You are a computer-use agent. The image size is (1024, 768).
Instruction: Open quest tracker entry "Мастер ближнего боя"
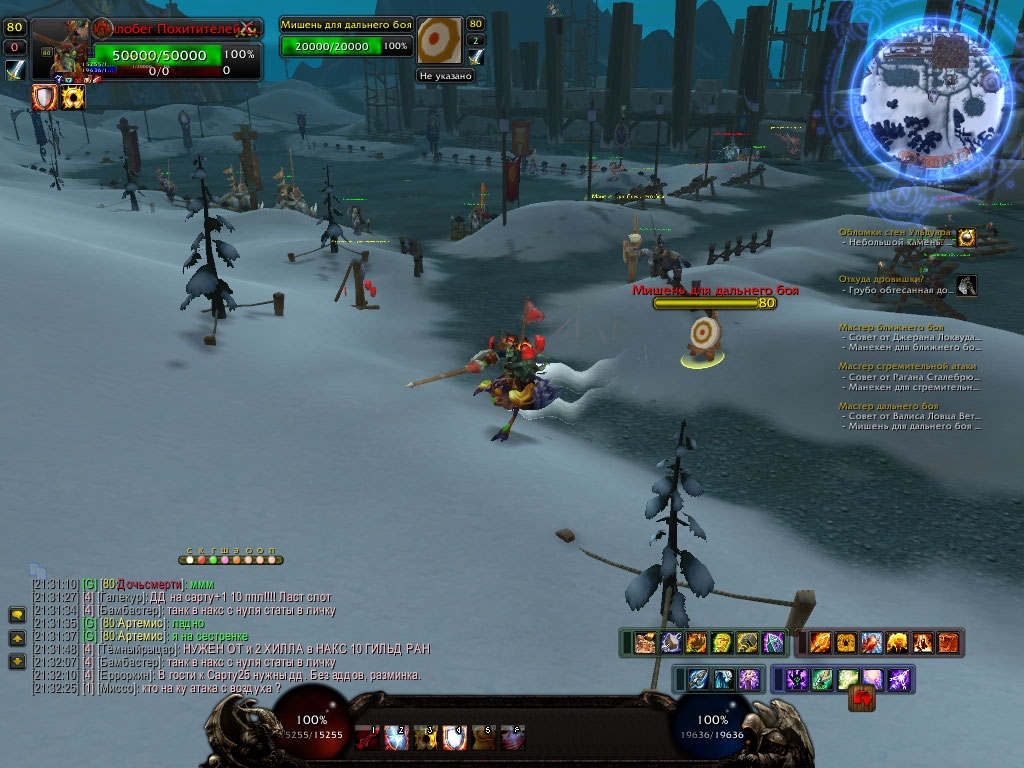(891, 327)
